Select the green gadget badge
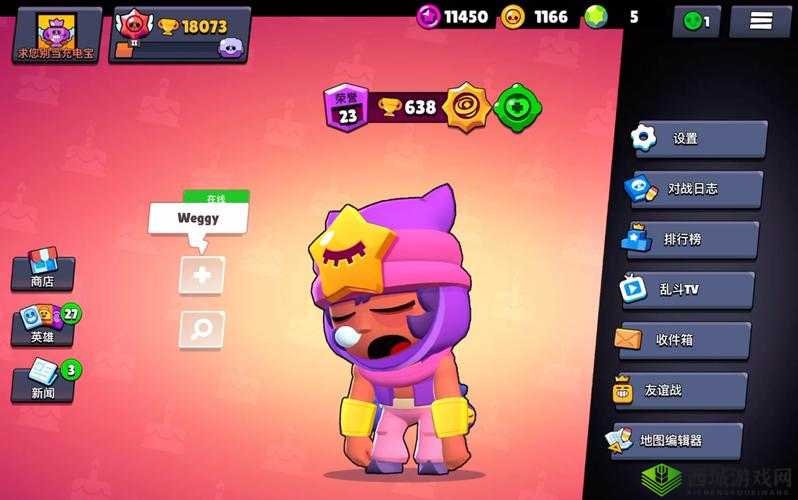The image size is (798, 500). click(519, 107)
